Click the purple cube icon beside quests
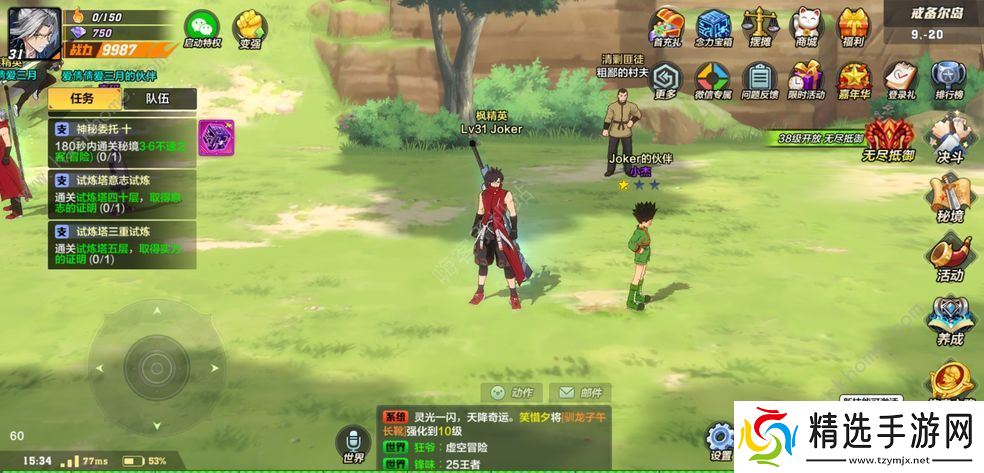Viewport: 984px width, 473px height. [213, 136]
